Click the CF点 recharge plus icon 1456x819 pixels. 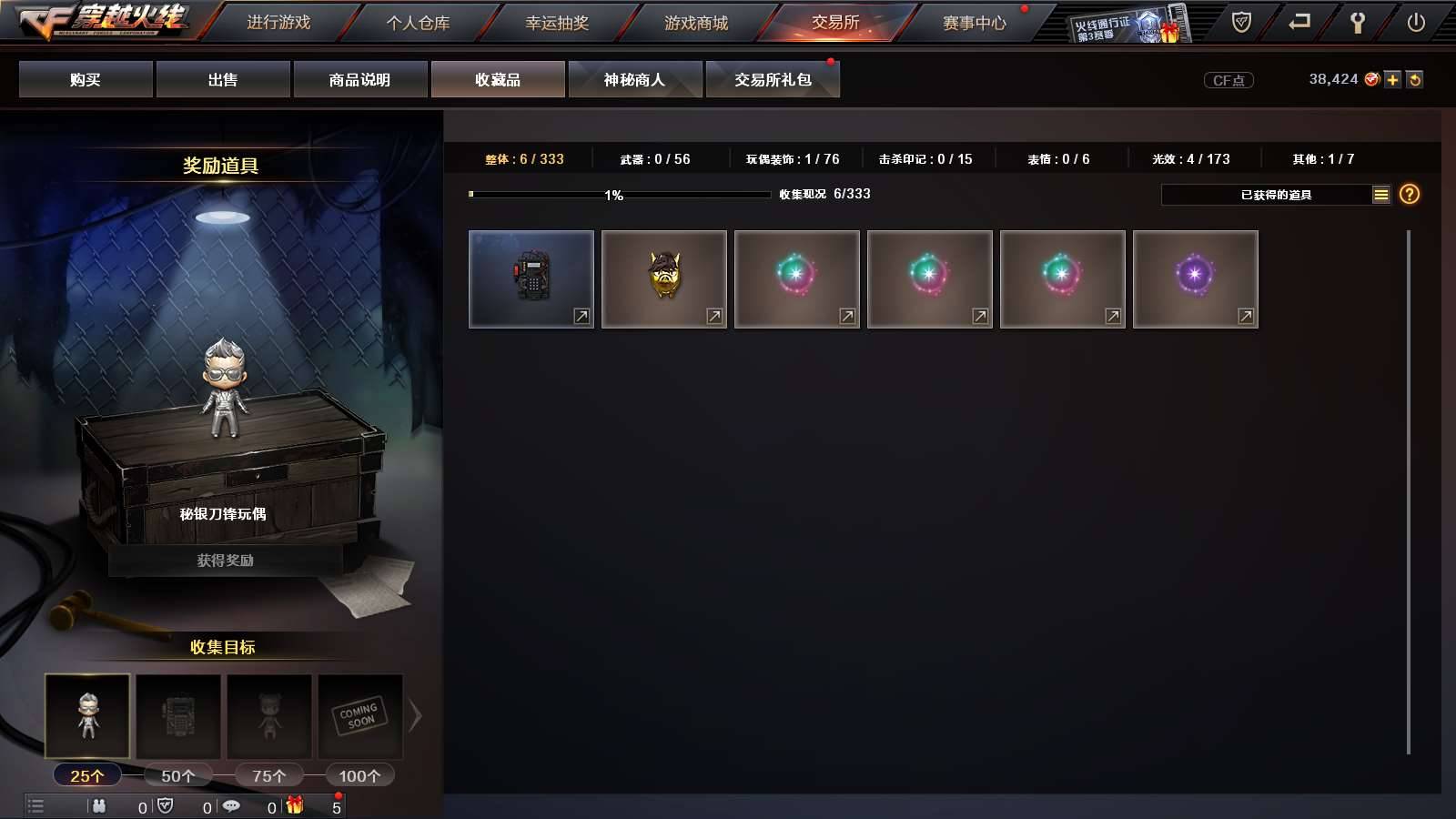tap(1392, 79)
